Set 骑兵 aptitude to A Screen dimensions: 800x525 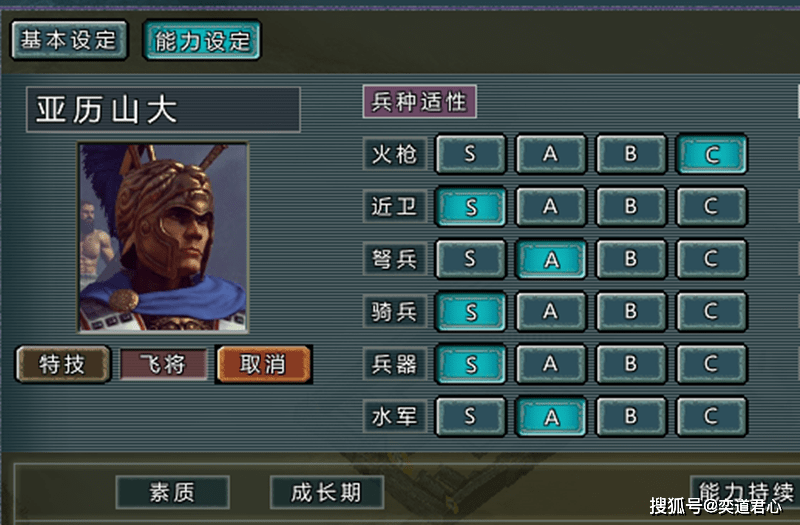(x=550, y=312)
